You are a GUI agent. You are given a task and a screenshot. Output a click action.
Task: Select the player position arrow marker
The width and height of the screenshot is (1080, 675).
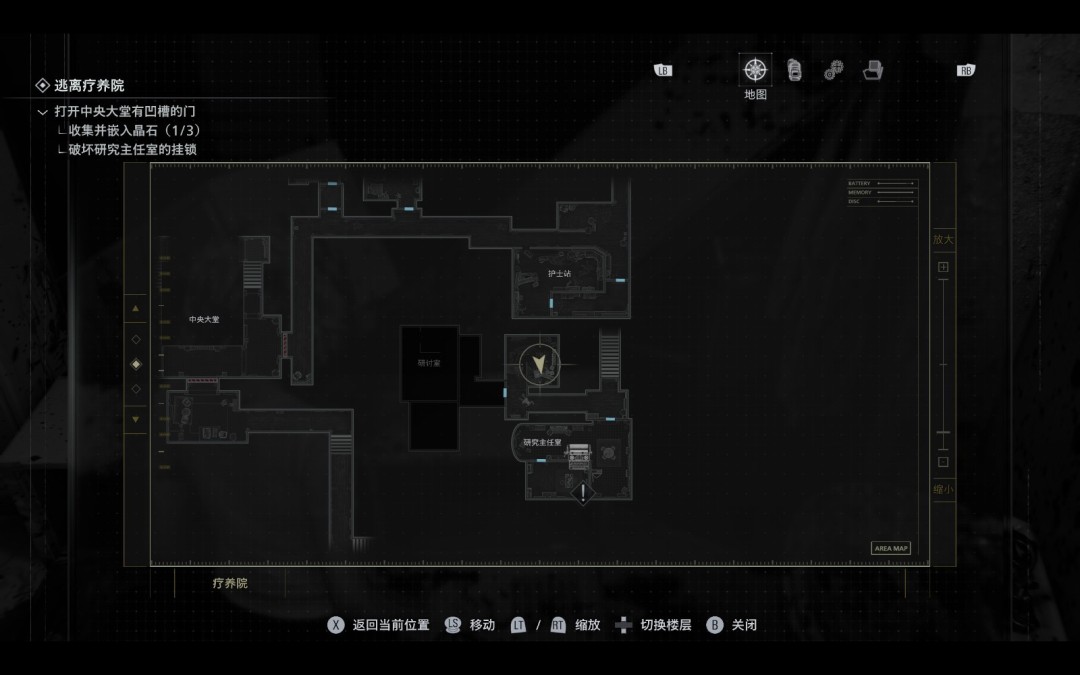541,364
